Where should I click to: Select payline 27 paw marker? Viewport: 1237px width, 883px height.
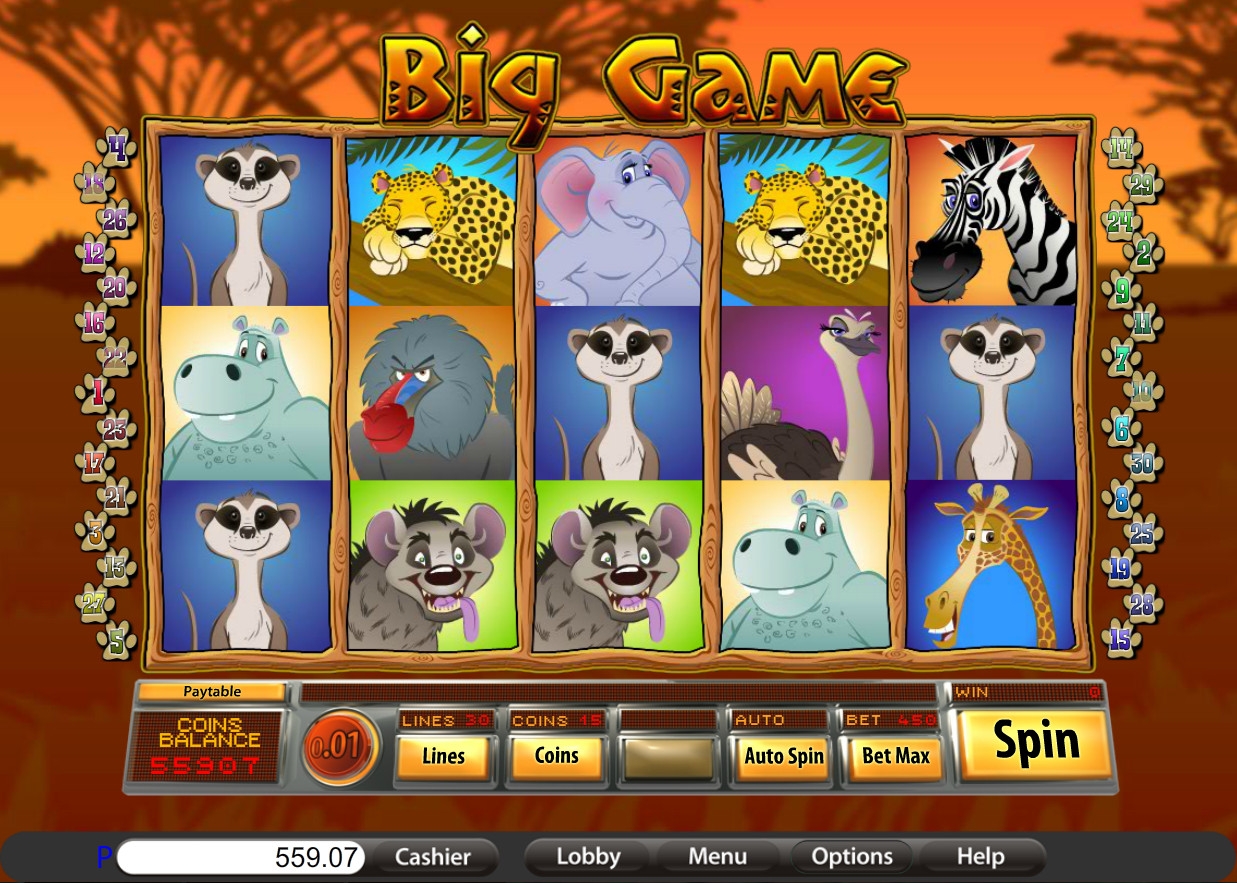point(94,603)
